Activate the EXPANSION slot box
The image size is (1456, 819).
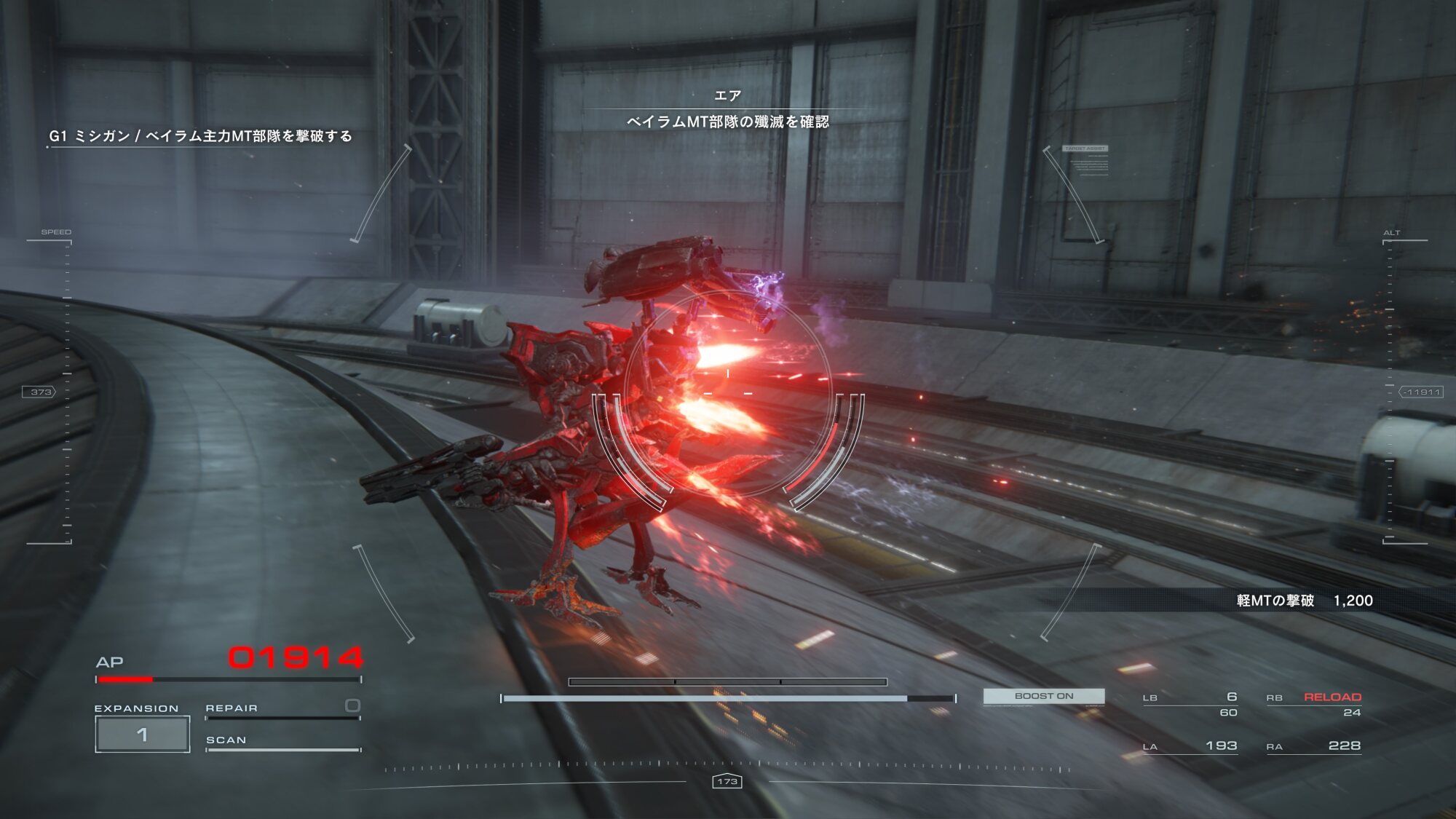143,734
